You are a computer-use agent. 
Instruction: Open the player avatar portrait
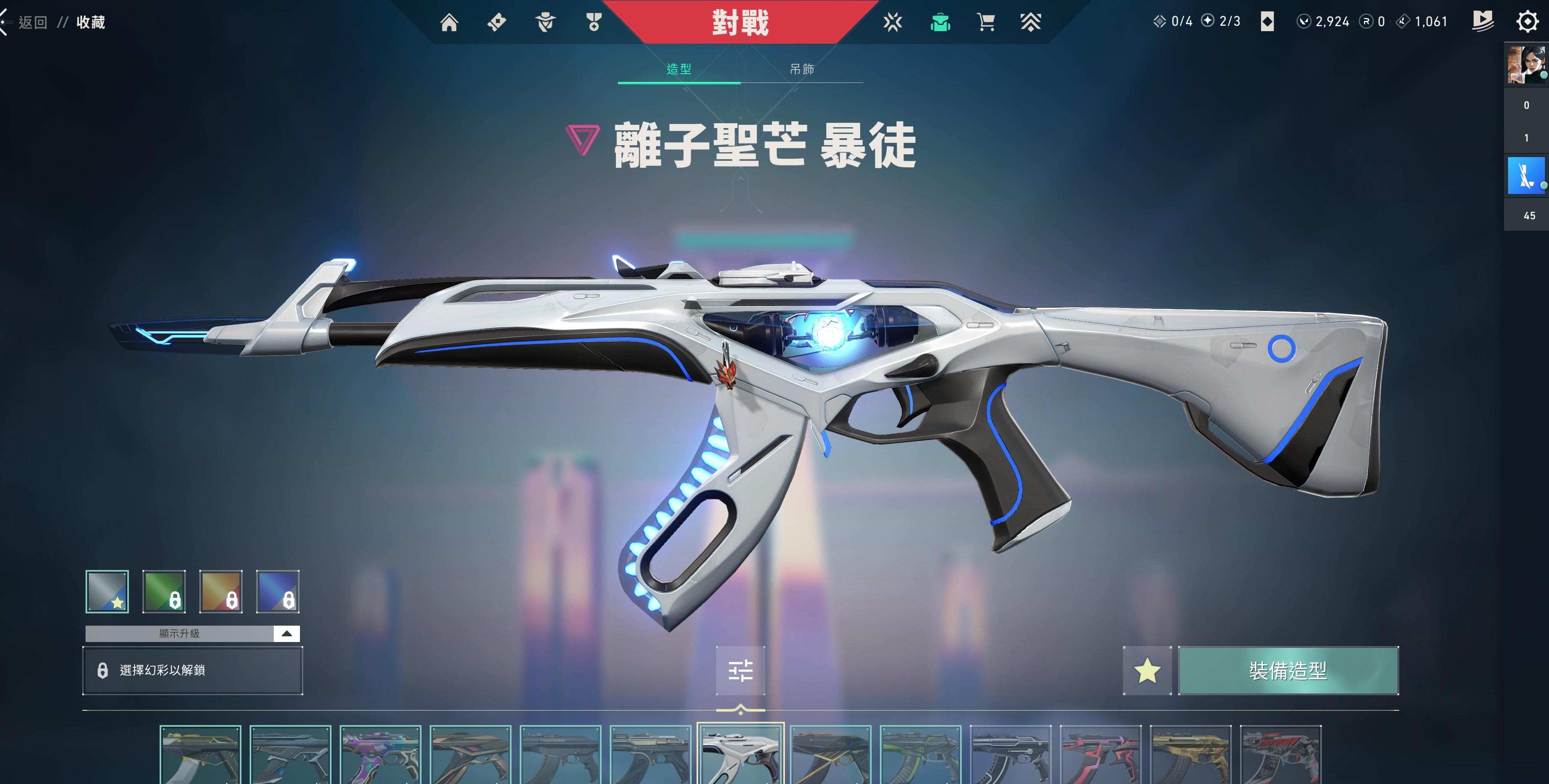(1526, 65)
